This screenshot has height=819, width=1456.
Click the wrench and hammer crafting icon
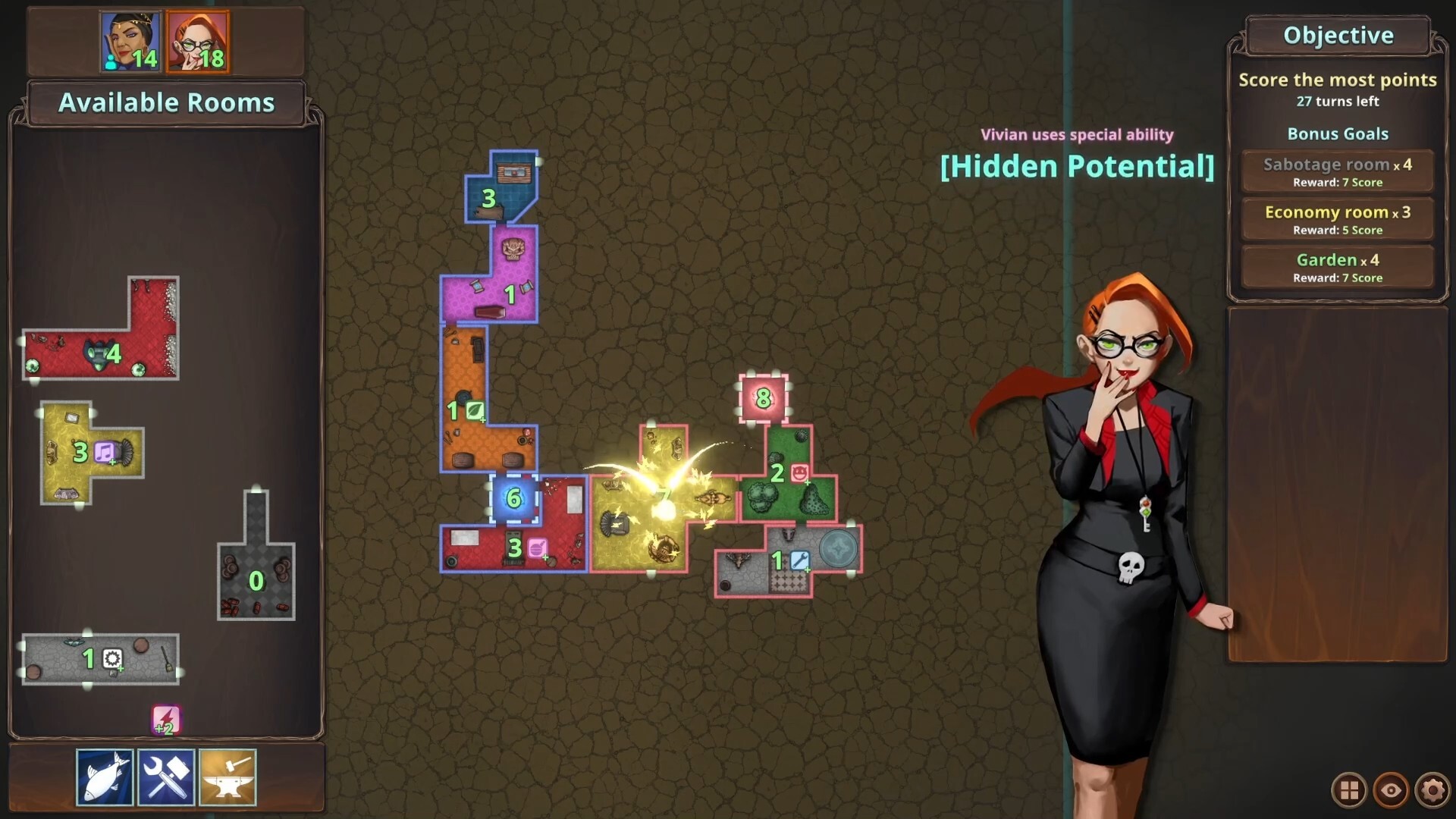(x=167, y=775)
